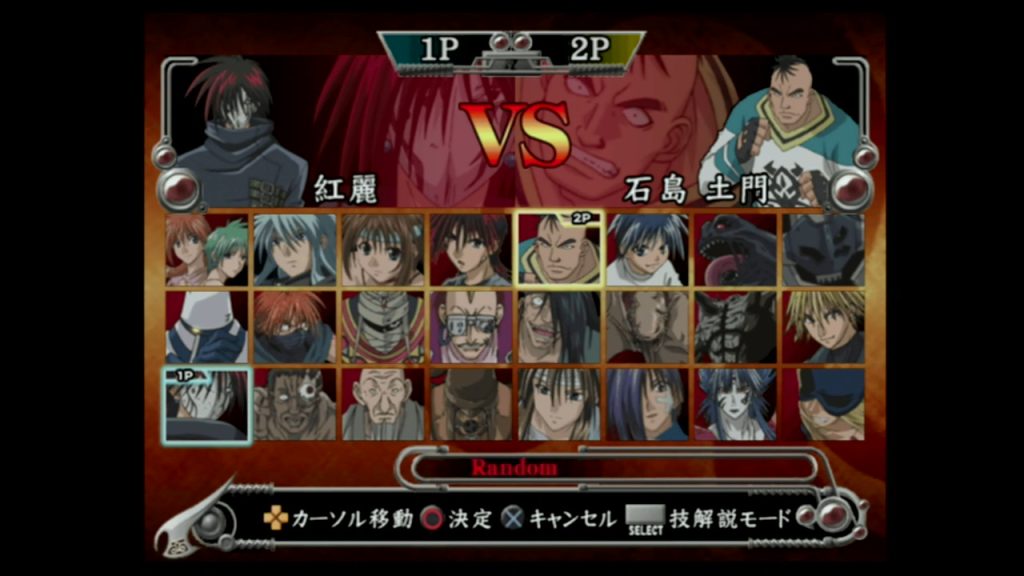Select the blonde spiky-haired fighter portrait
The image size is (1024, 576).
coord(824,326)
